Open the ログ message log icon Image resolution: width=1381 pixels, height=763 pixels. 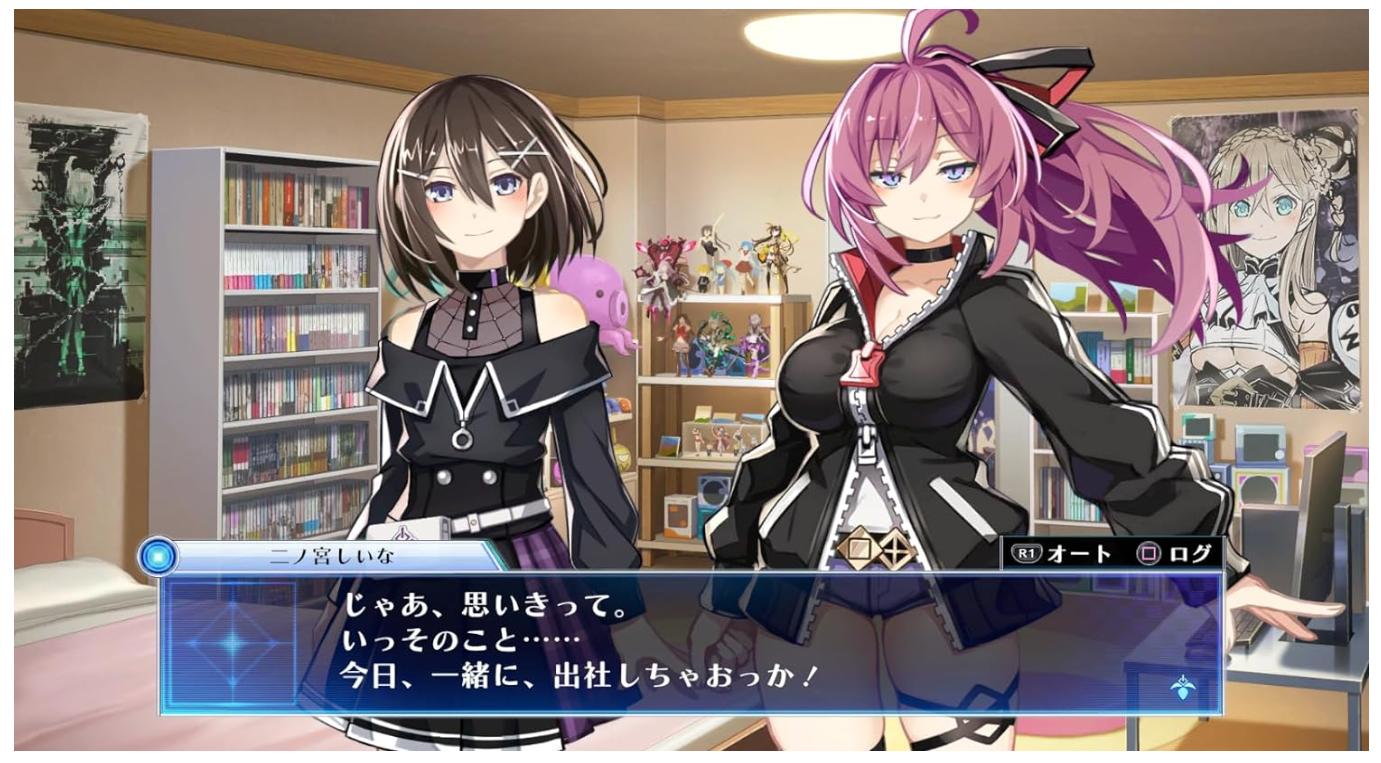coord(1190,552)
